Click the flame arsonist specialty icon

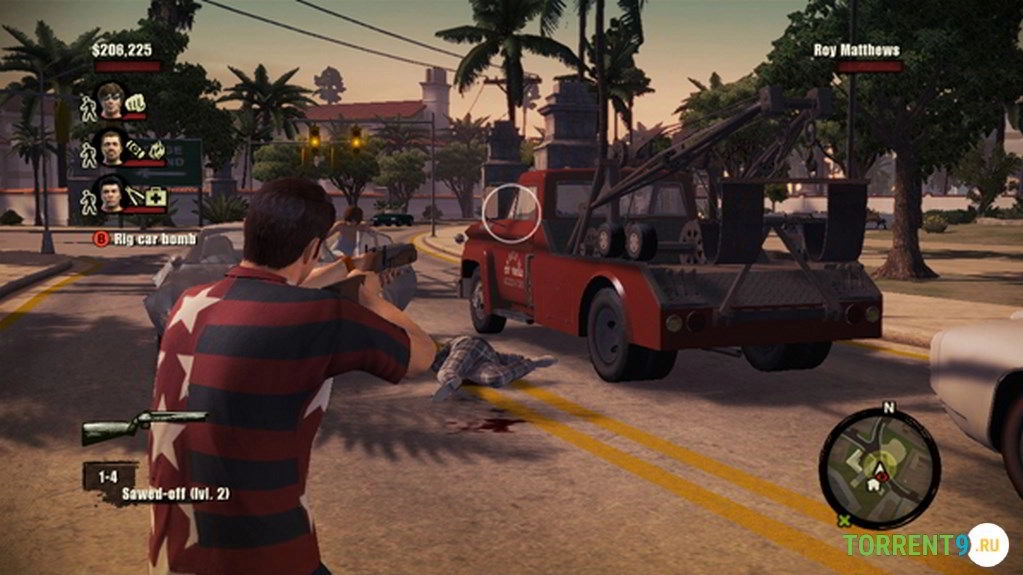(156, 149)
